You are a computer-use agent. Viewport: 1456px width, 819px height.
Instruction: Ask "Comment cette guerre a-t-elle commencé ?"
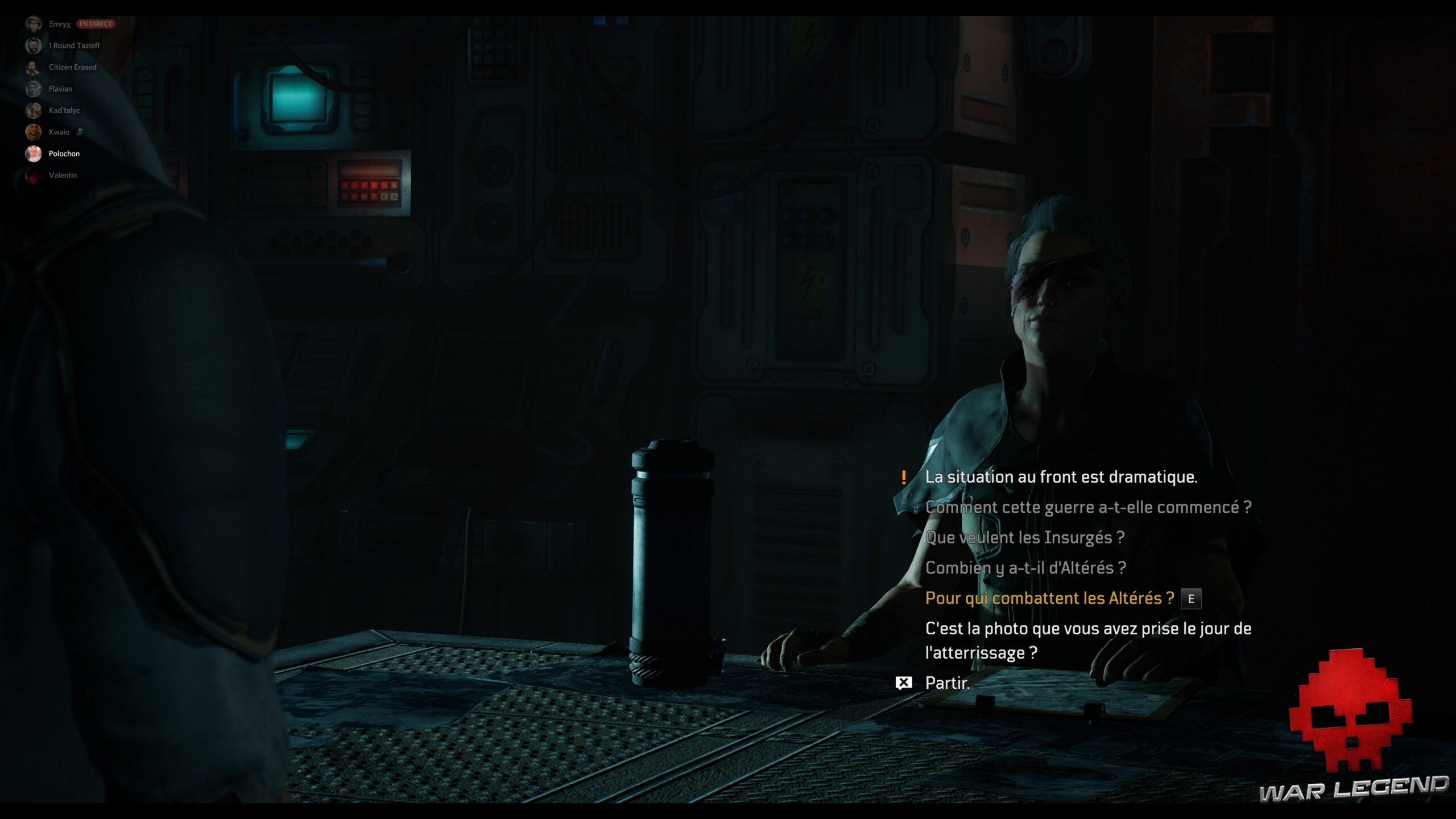tap(1088, 507)
